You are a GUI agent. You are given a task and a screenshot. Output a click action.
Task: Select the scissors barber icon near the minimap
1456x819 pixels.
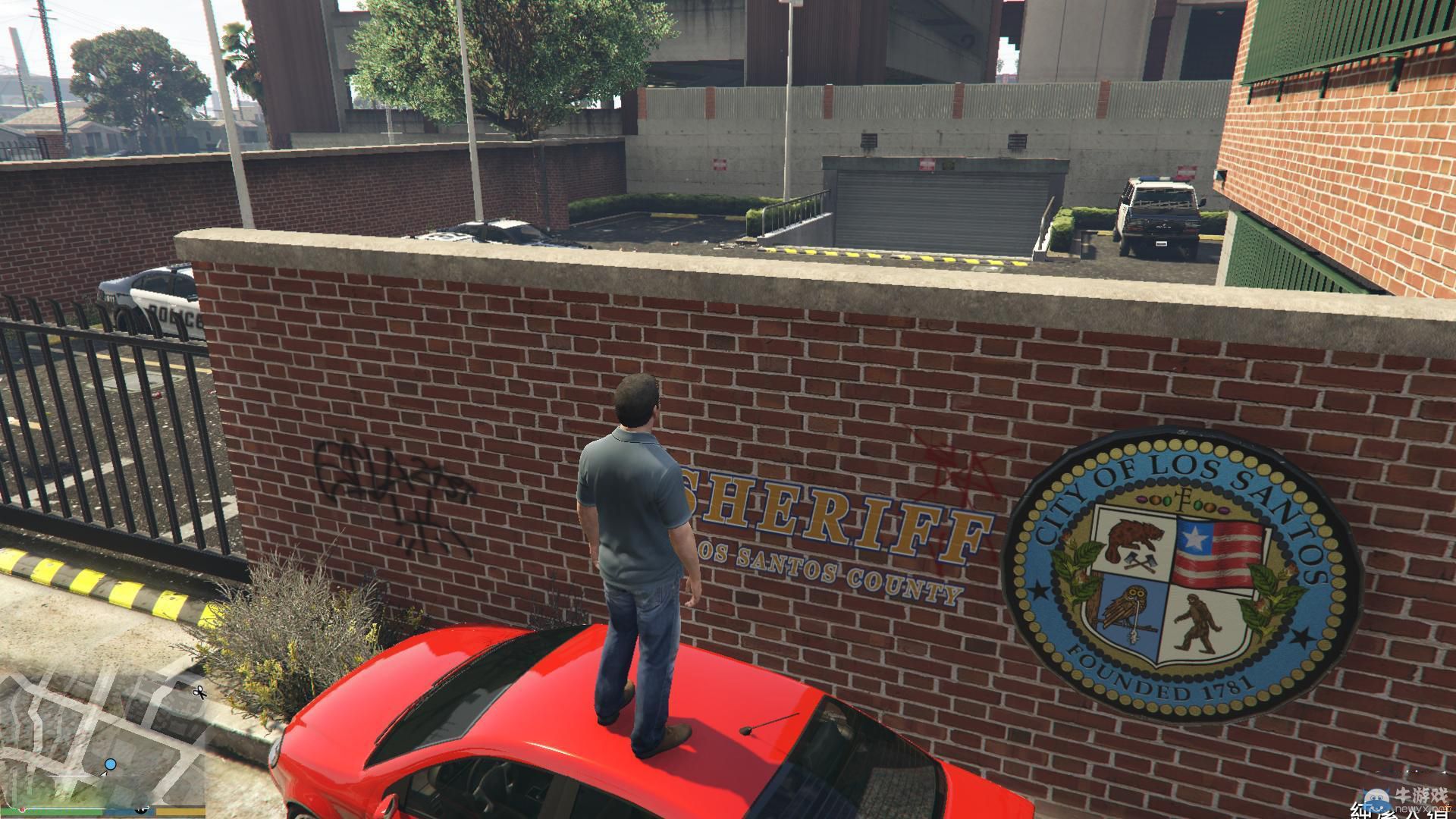(199, 692)
